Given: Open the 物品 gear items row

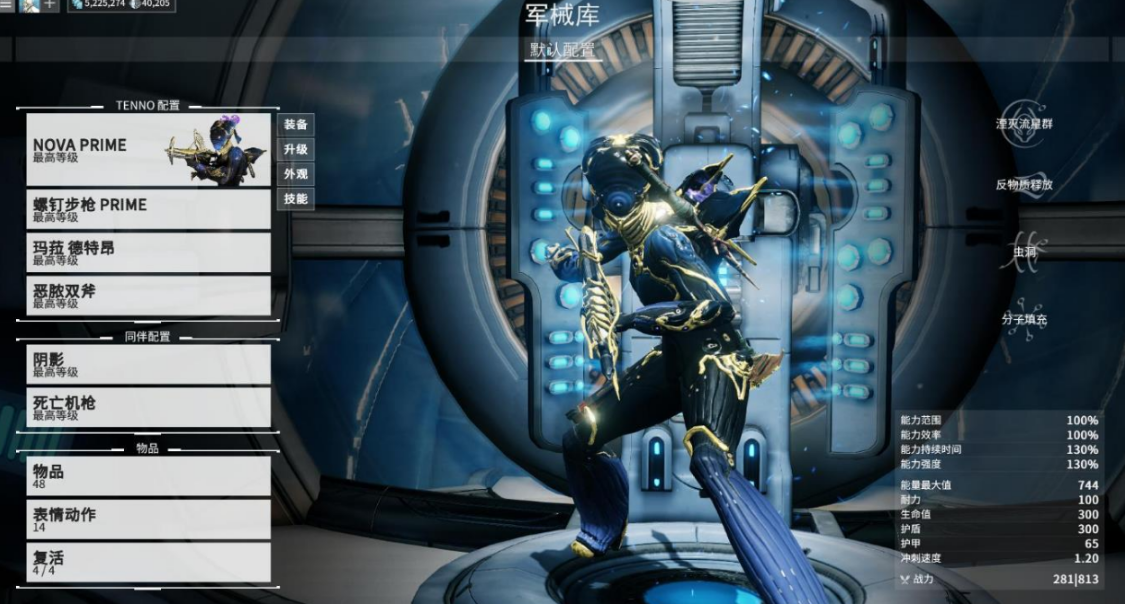Looking at the screenshot, I should 148,476.
